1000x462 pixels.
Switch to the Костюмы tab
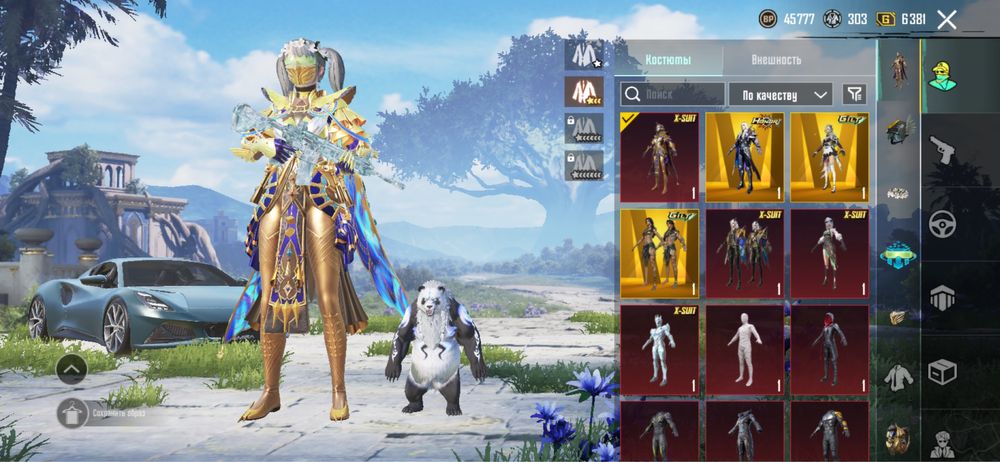click(x=669, y=60)
